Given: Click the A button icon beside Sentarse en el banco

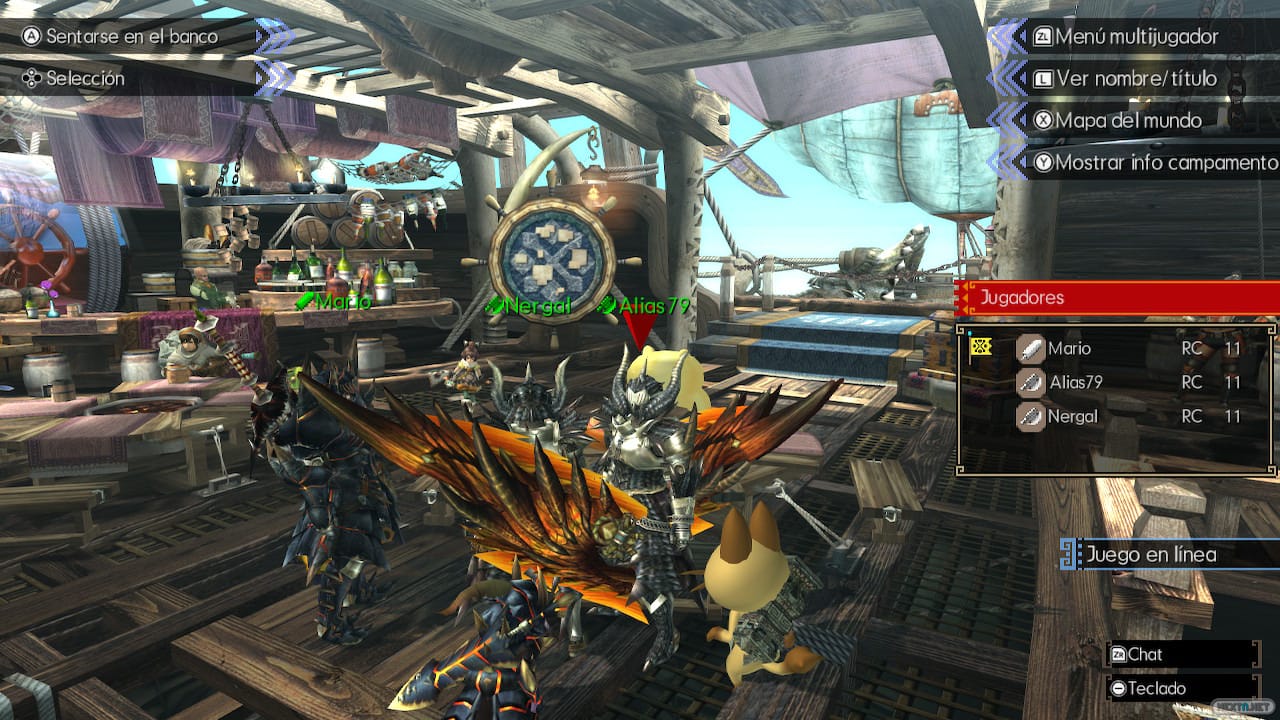Looking at the screenshot, I should tap(31, 36).
